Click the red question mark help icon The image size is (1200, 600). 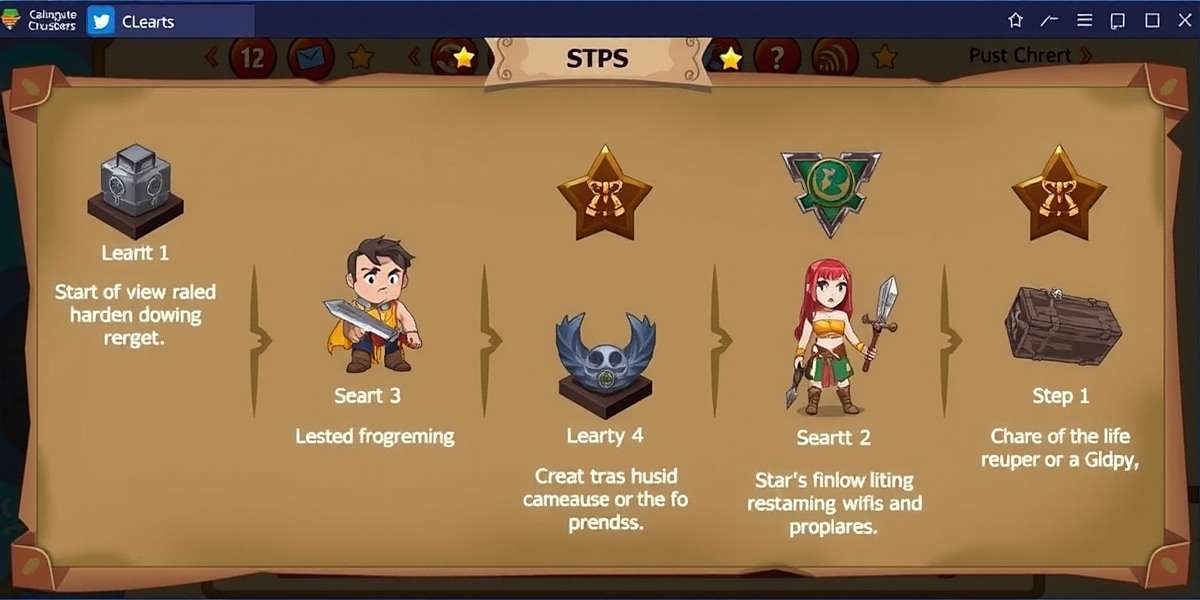point(778,59)
